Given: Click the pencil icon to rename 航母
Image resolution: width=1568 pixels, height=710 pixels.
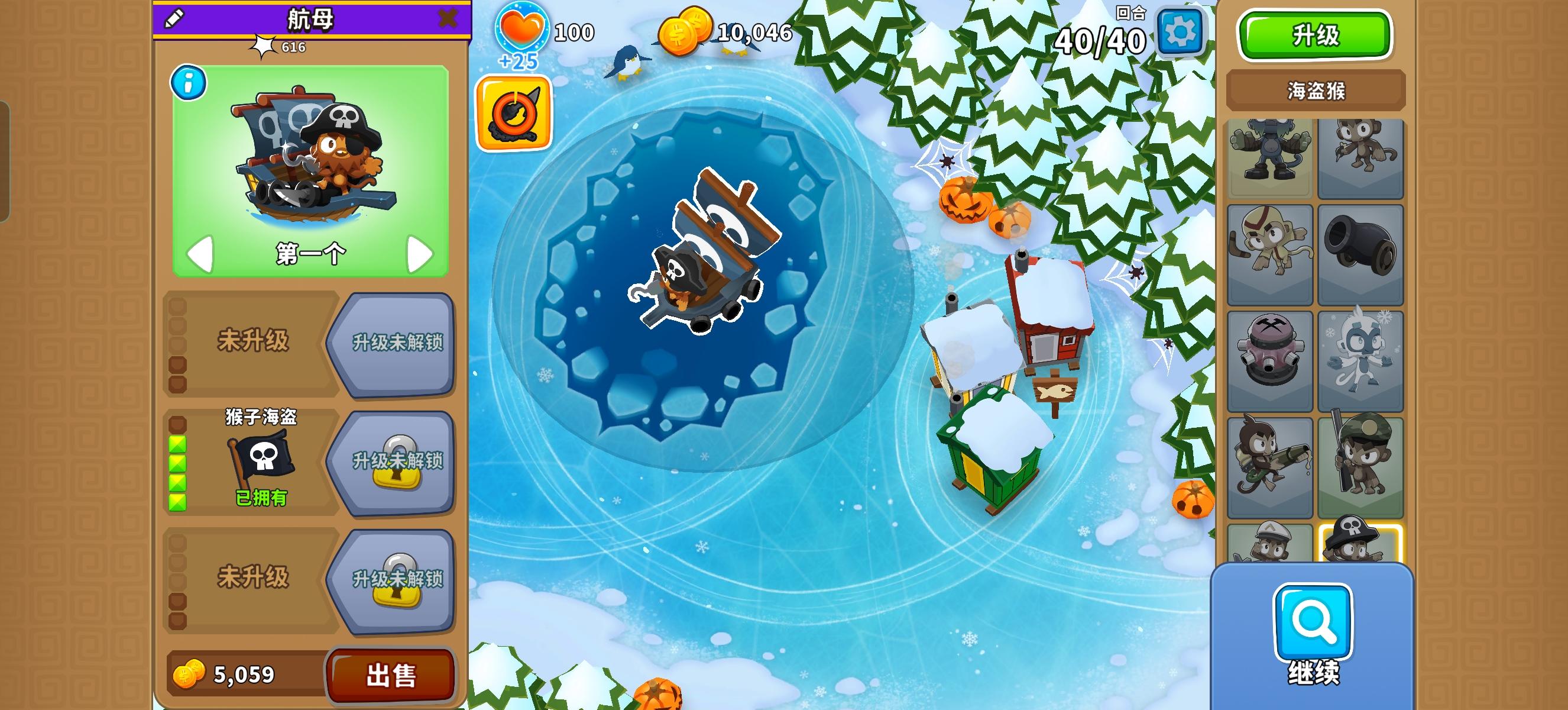Looking at the screenshot, I should 175,19.
